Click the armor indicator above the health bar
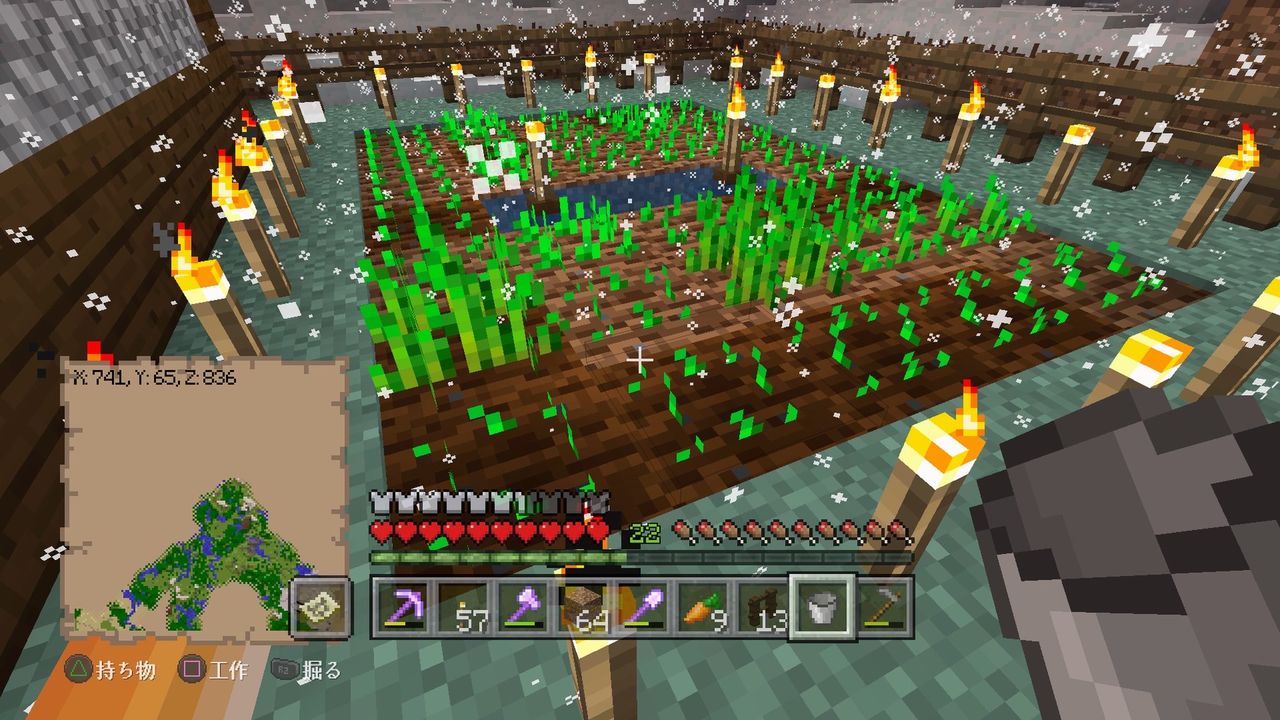This screenshot has width=1280, height=720. tap(379, 500)
